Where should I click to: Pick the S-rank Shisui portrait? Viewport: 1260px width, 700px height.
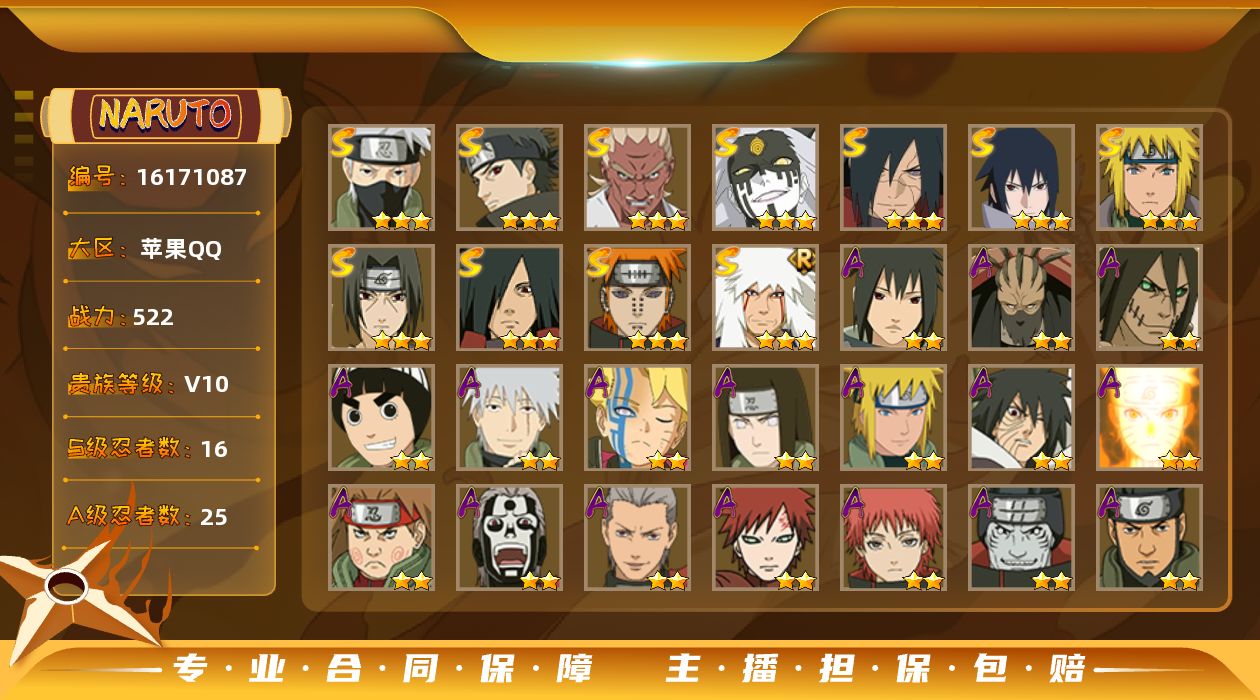[510, 177]
